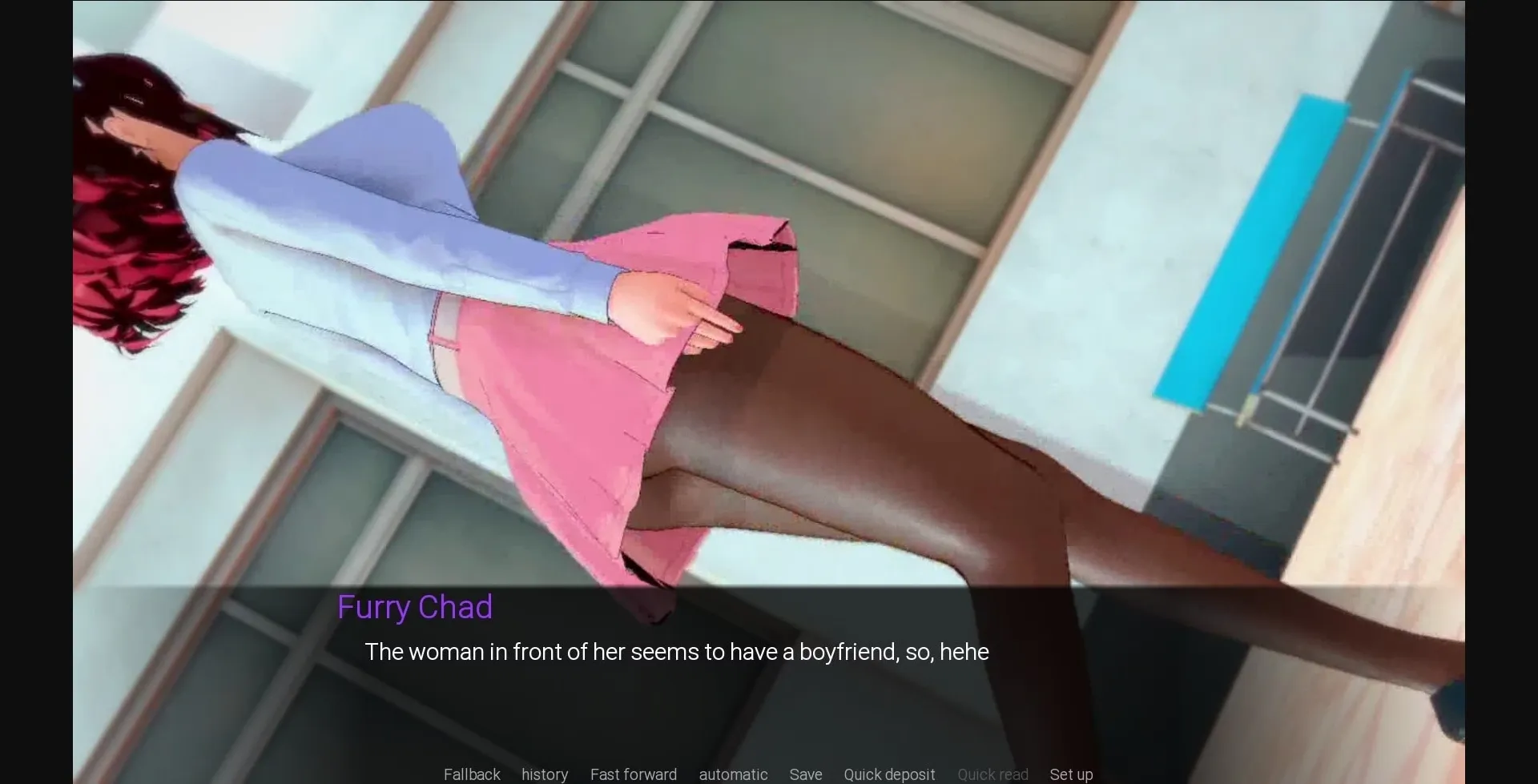
Task: Click the dialogue text to advance story
Action: point(677,652)
